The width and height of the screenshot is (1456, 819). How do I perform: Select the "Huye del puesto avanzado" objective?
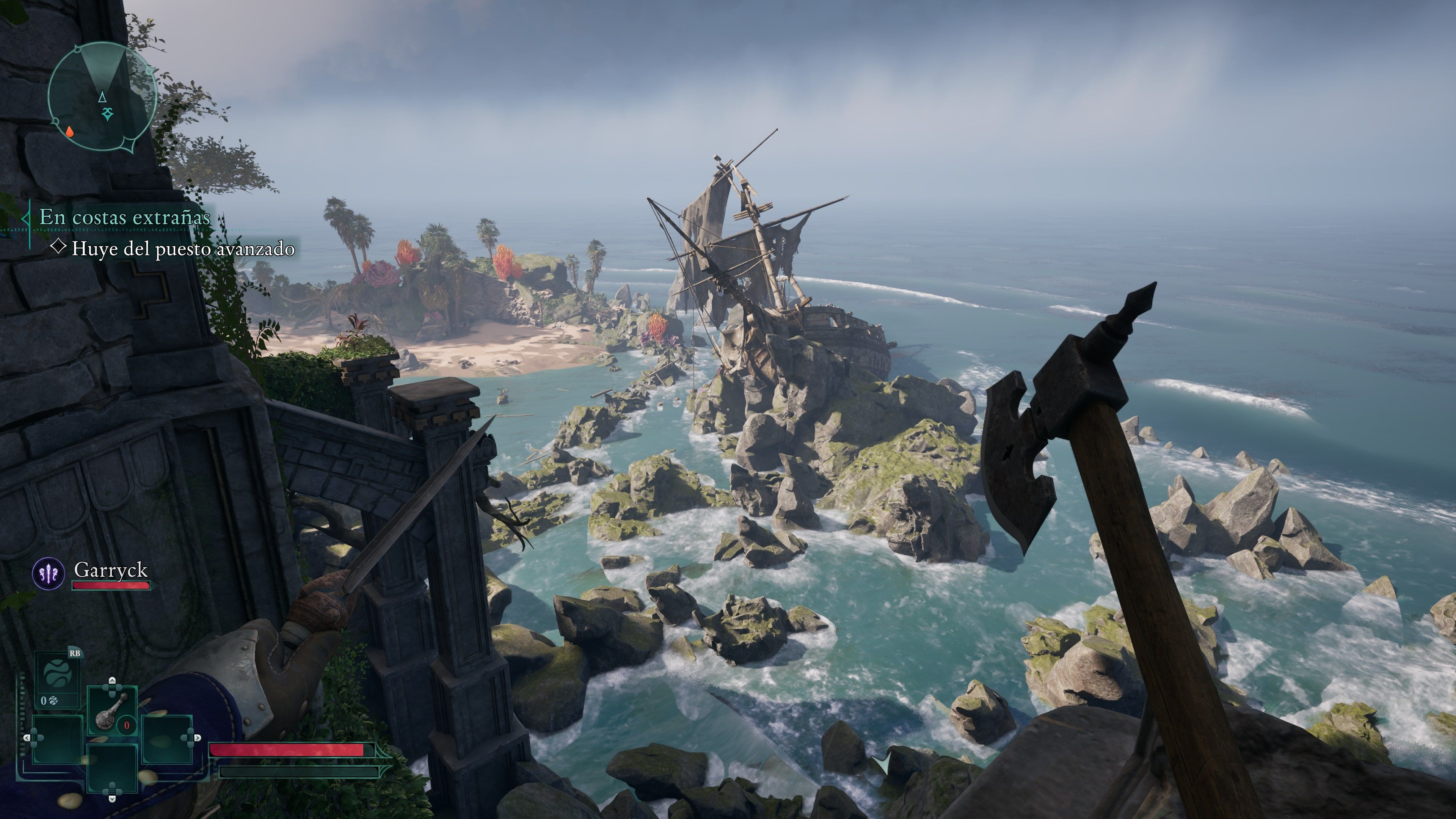pyautogui.click(x=182, y=249)
